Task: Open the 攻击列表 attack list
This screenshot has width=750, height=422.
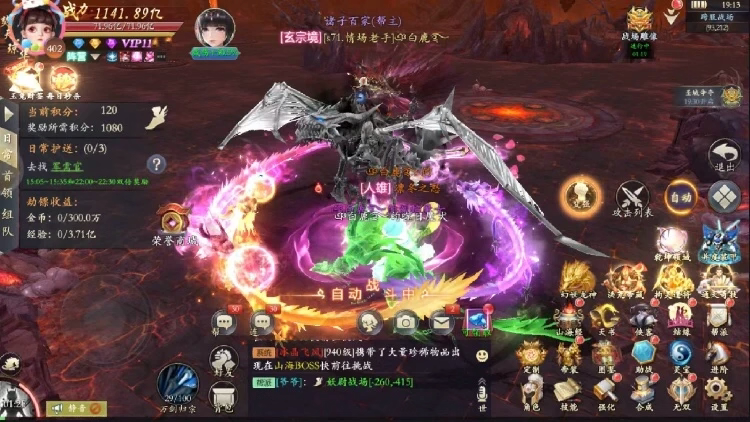Action: click(632, 198)
